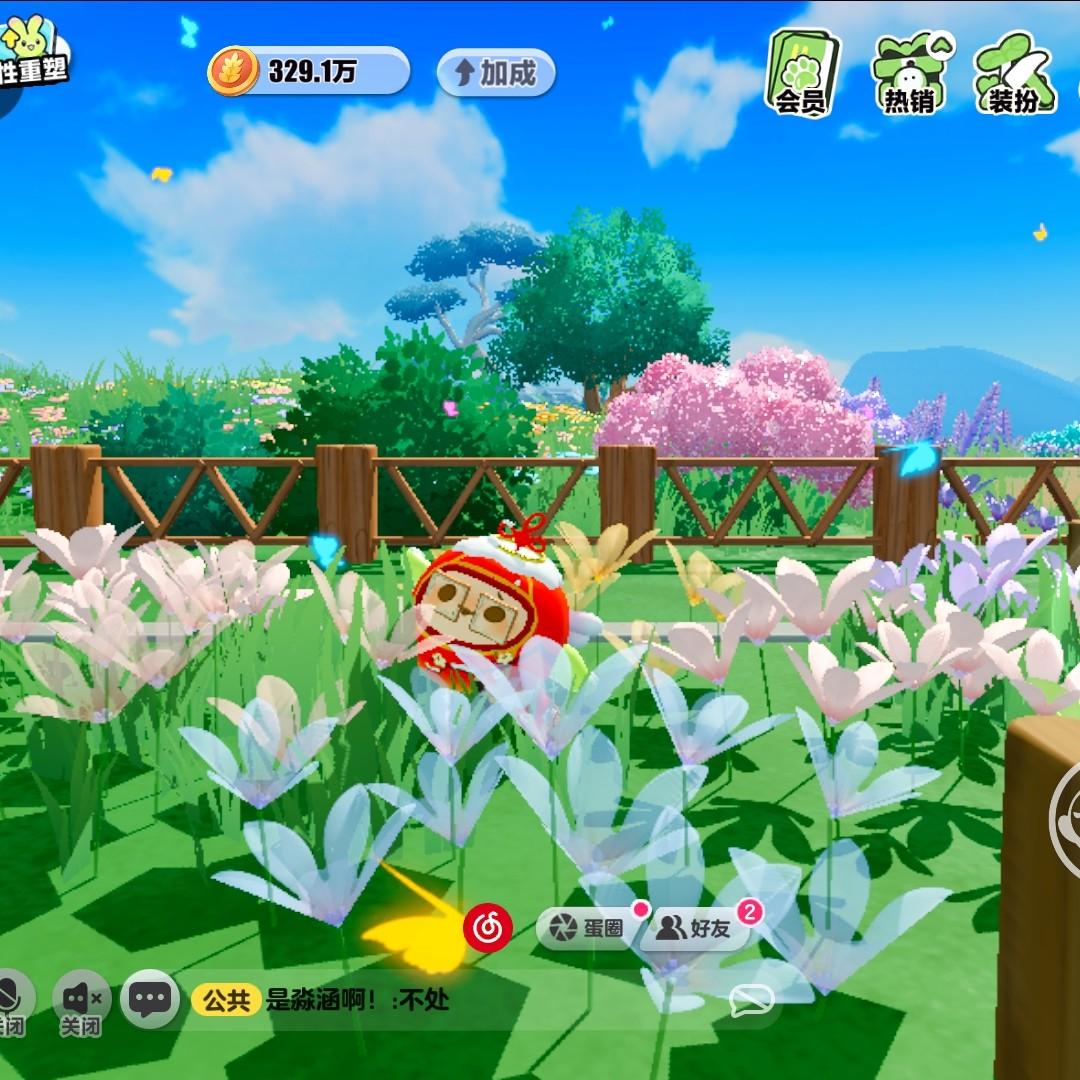The height and width of the screenshot is (1080, 1080).
Task: Open the 蛋圈 camera moments button
Action: click(x=592, y=928)
